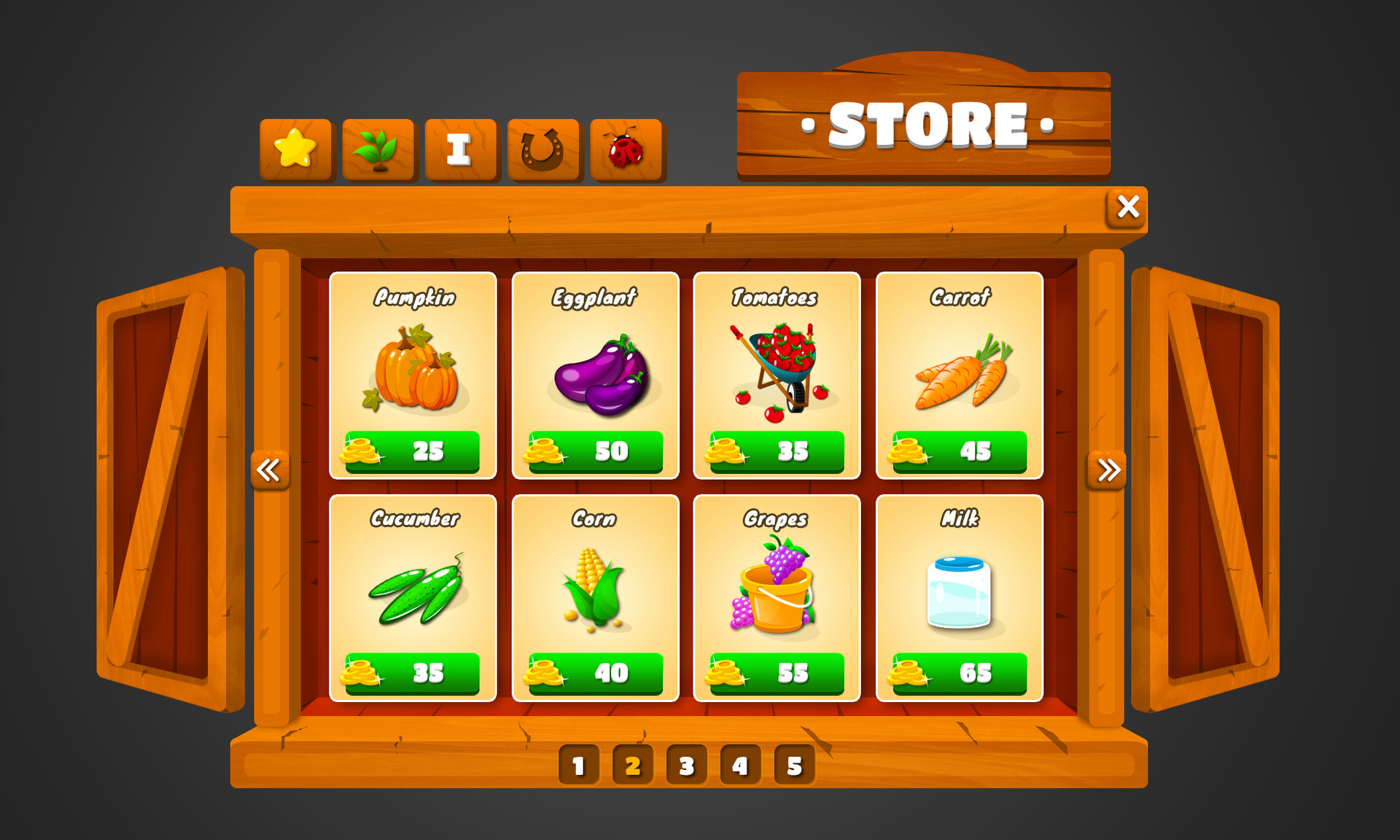Click the coin icon on the Pumpkin card
Viewport: 1400px width, 840px height.
click(x=360, y=450)
